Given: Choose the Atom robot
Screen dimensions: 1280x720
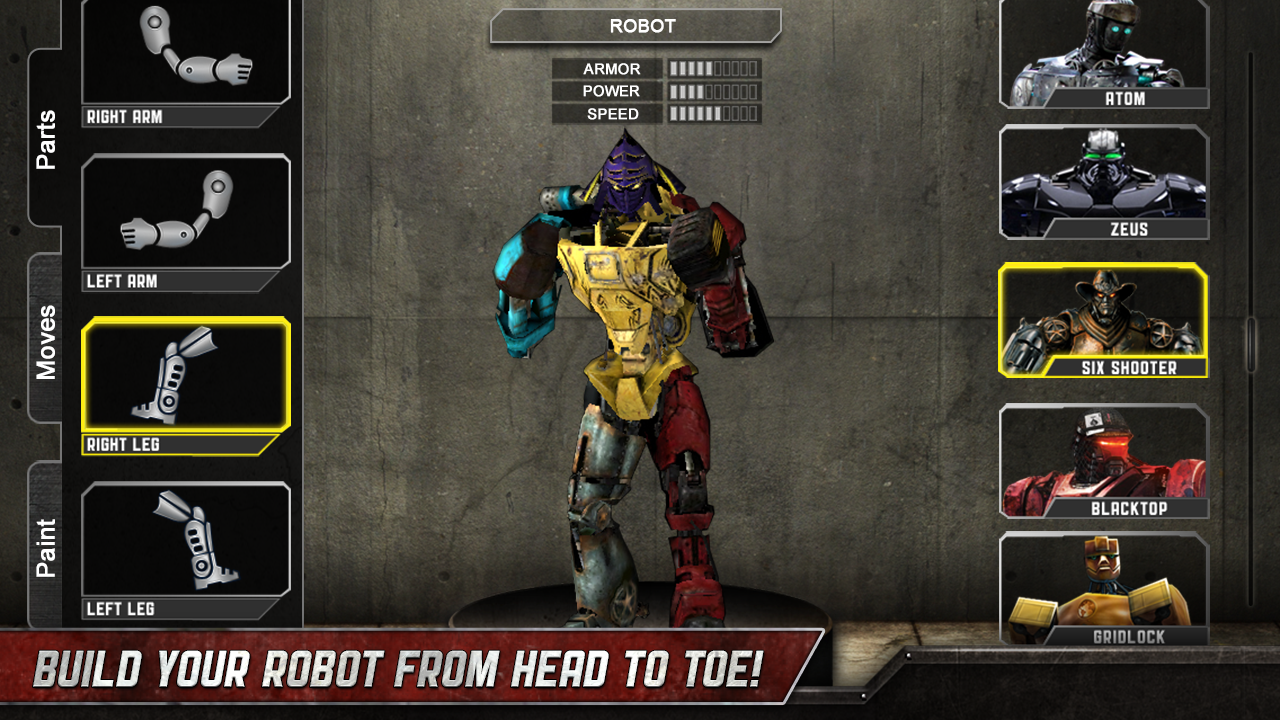Looking at the screenshot, I should pos(1103,50).
